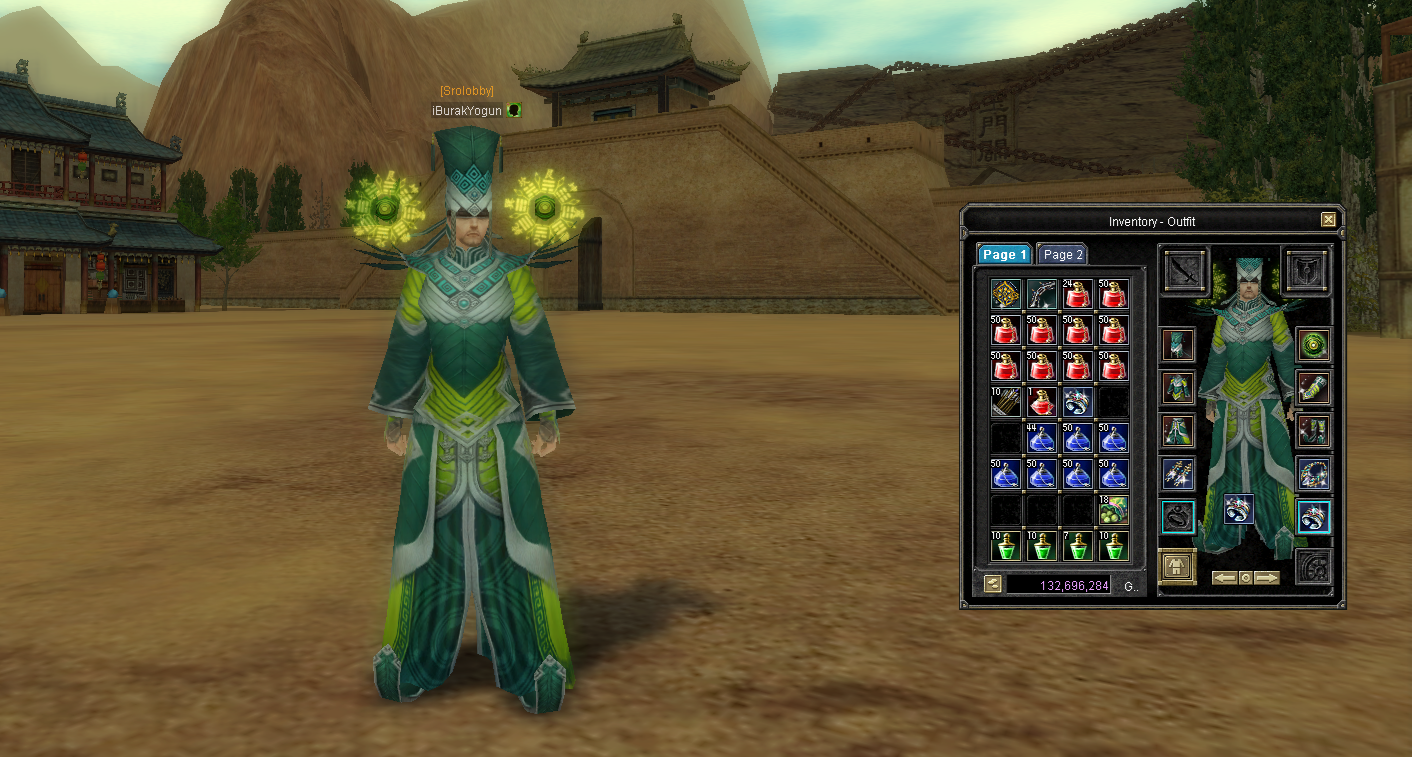This screenshot has width=1412, height=757.
Task: Switch to inventory Page 2
Action: [x=1062, y=255]
